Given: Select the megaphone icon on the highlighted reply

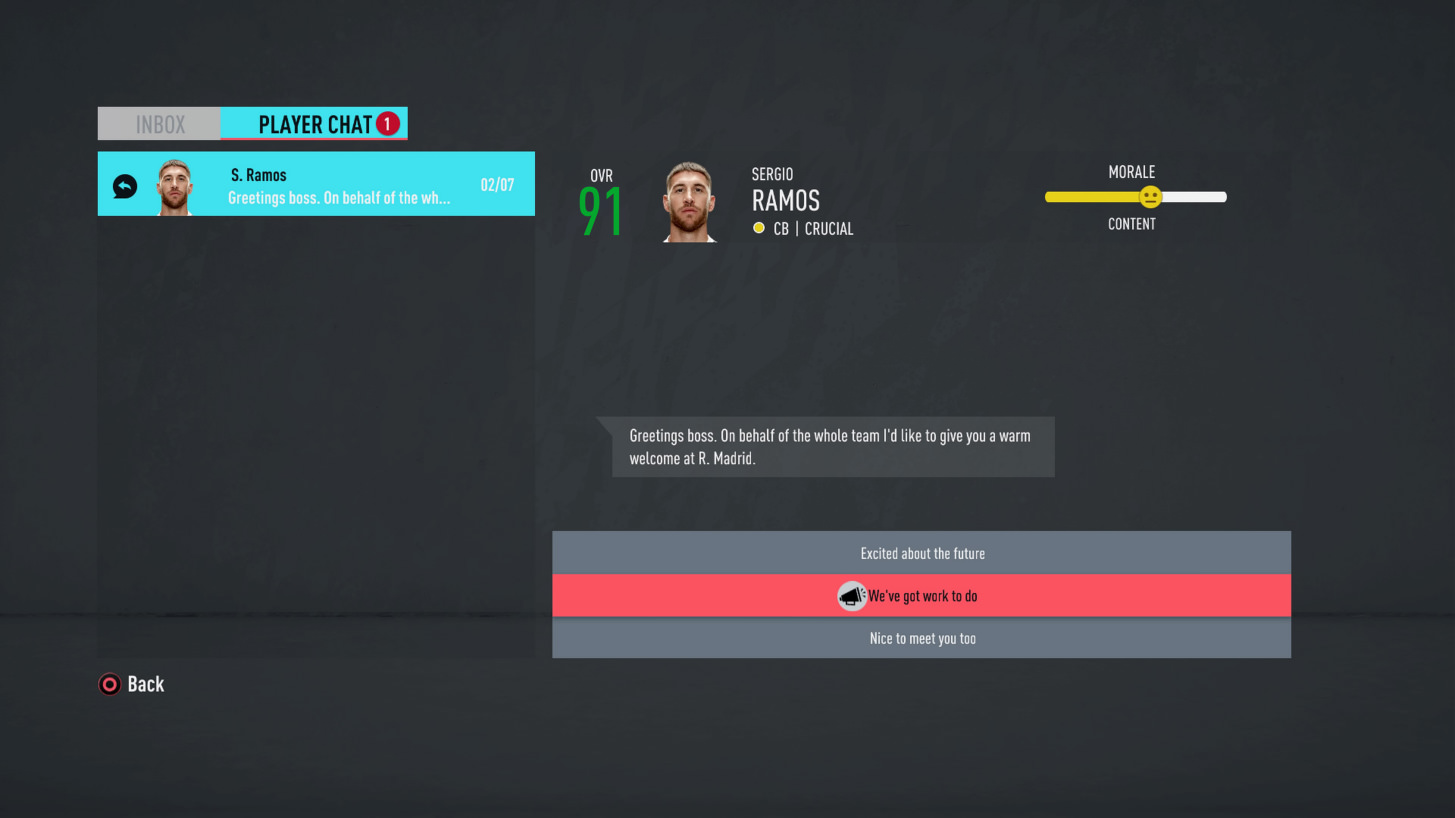Looking at the screenshot, I should click(851, 595).
